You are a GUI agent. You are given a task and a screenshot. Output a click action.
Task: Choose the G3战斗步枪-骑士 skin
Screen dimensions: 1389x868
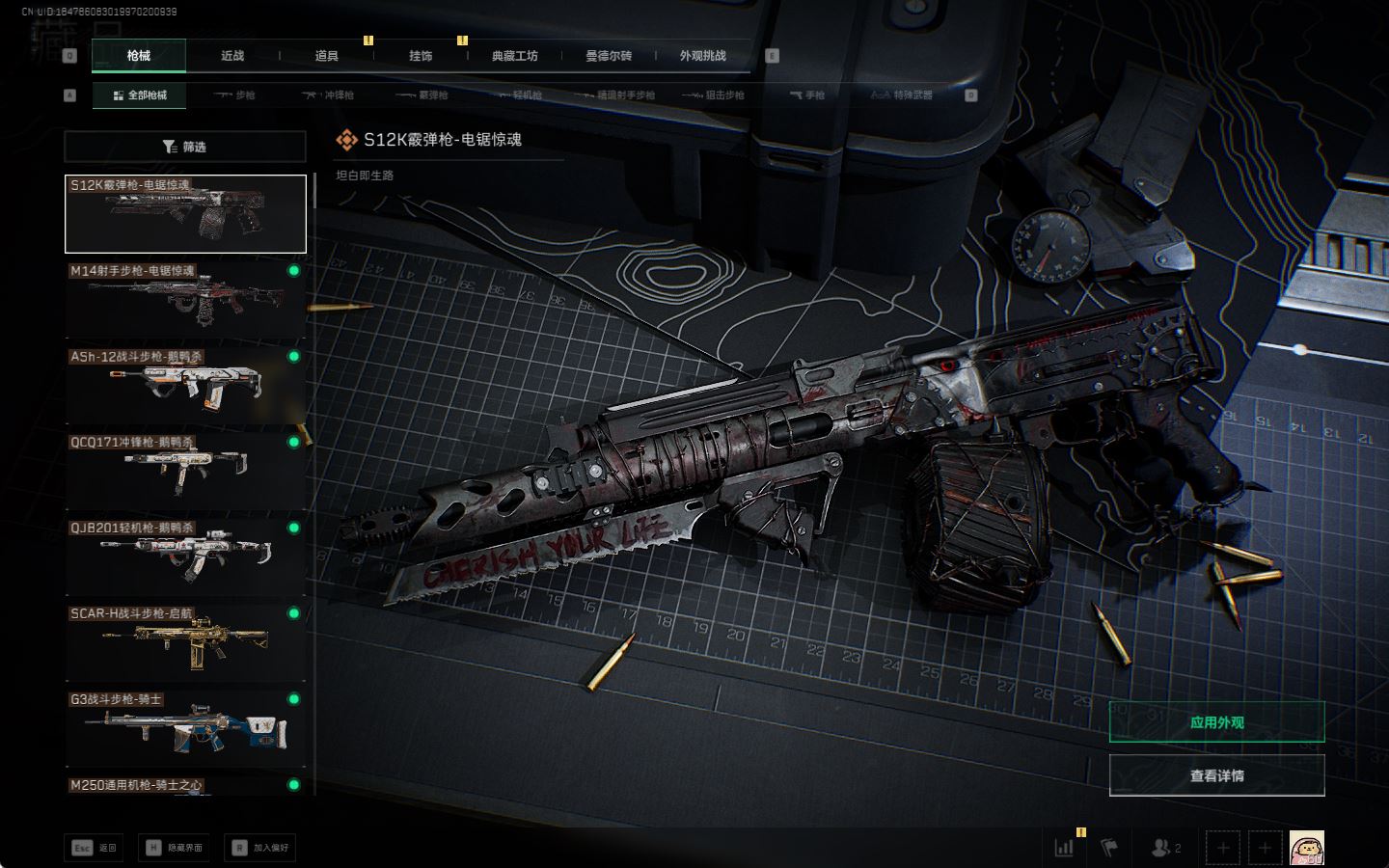pos(185,728)
